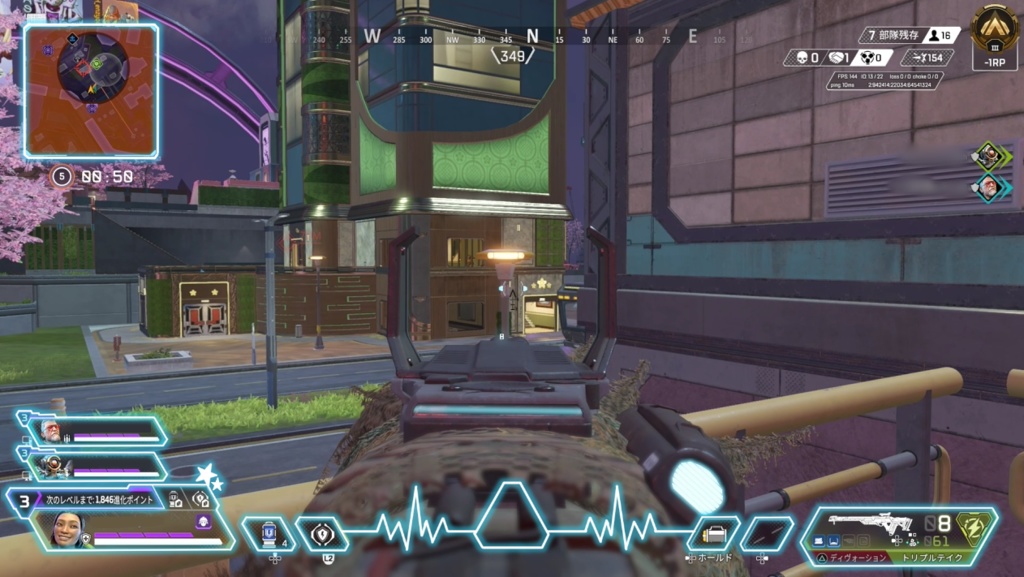Activate the lightning bolt ultimate ability
The width and height of the screenshot is (1024, 577).
tap(974, 527)
